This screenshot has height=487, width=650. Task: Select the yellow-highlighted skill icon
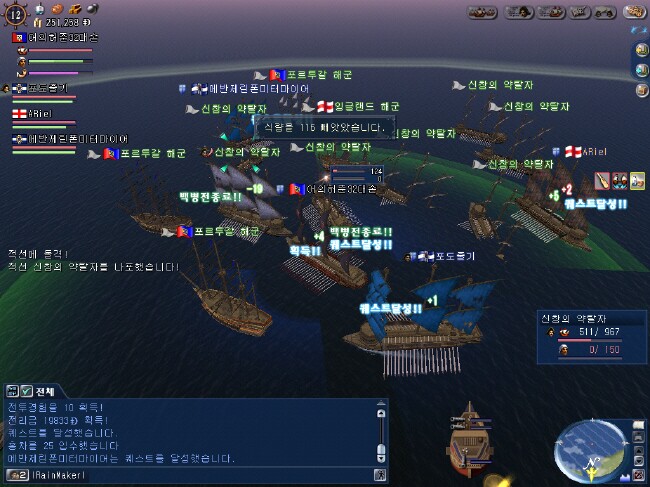(x=635, y=180)
